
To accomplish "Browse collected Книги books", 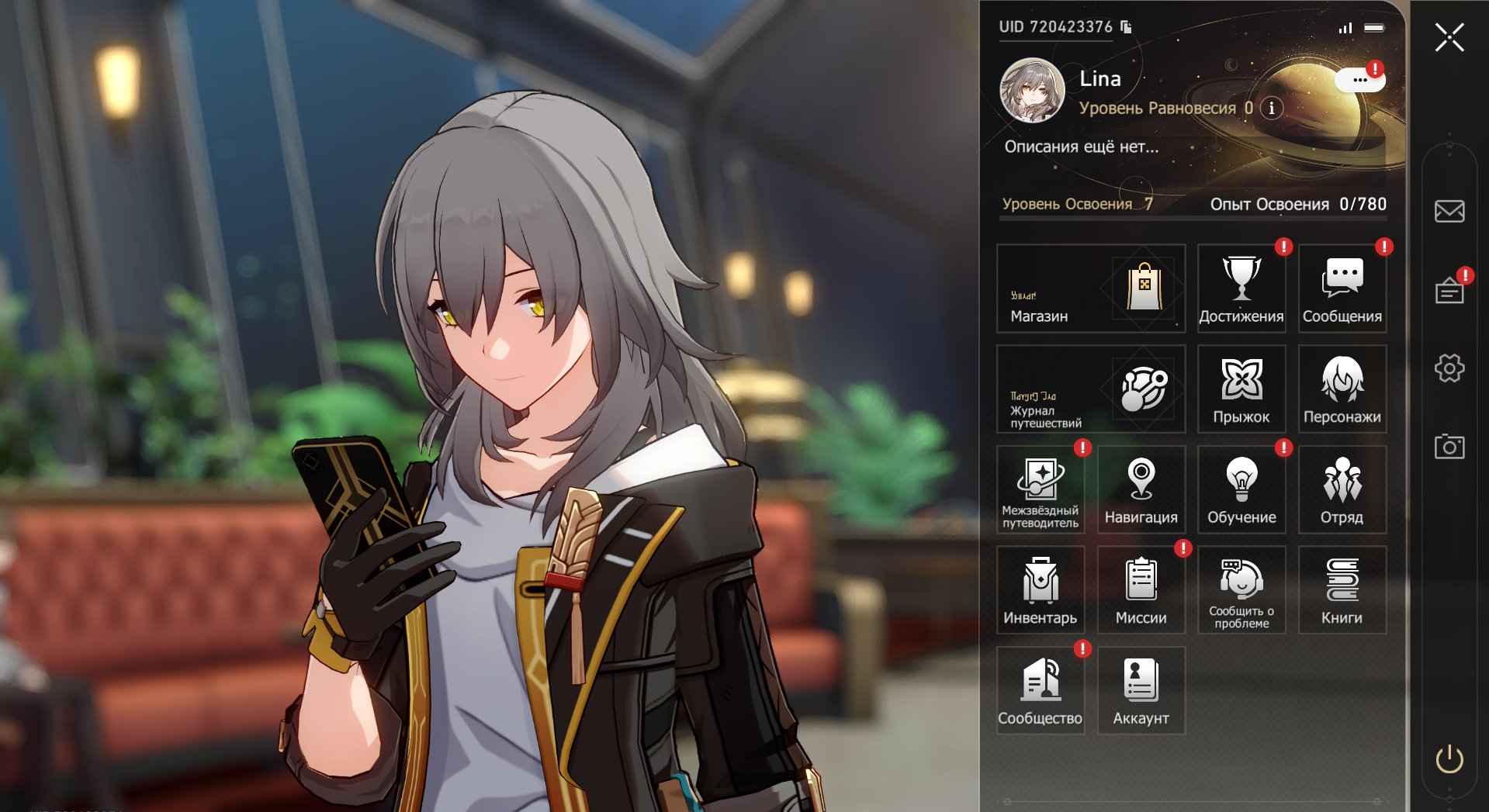I will (x=1342, y=589).
